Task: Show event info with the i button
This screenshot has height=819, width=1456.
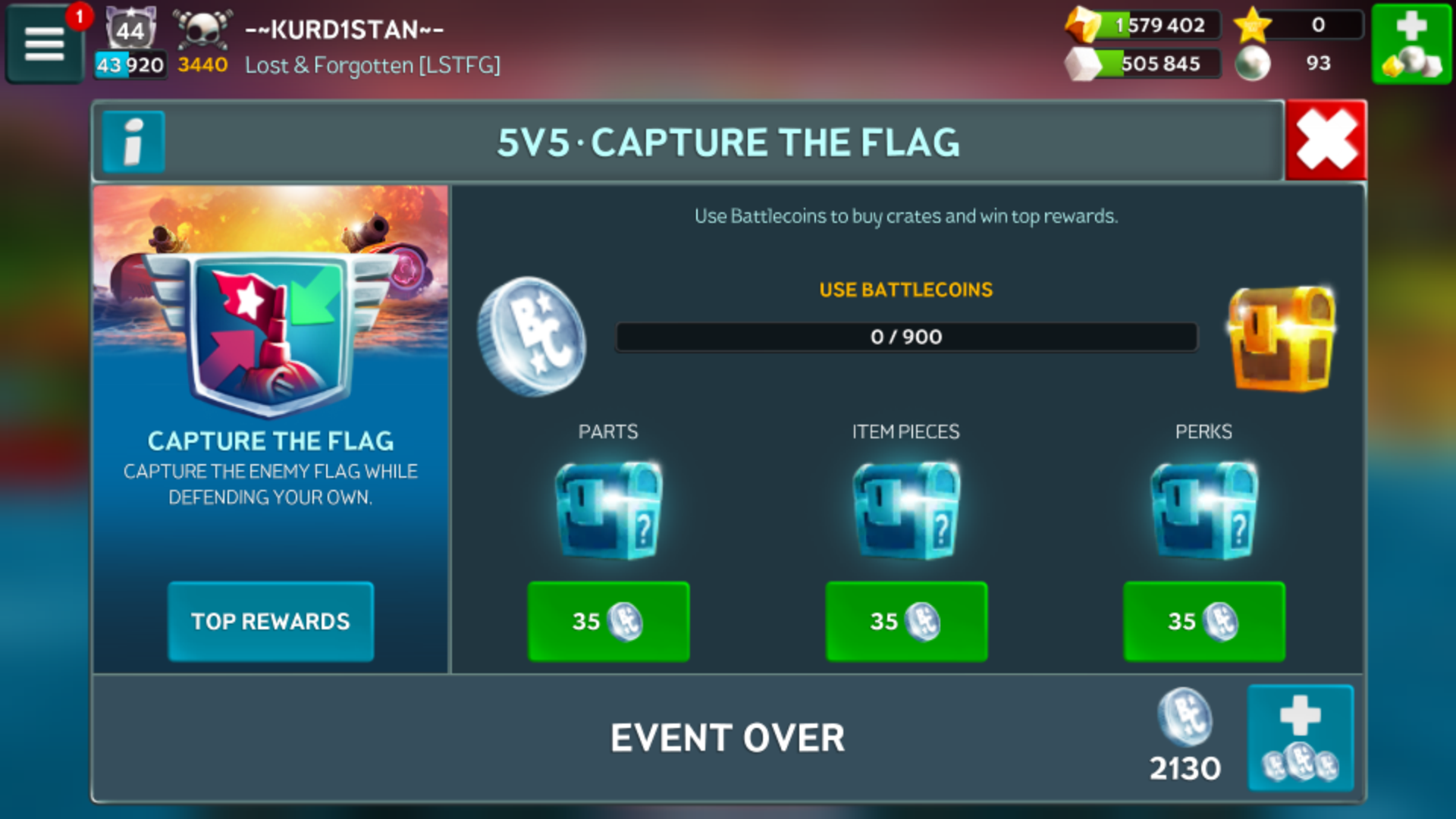Action: tap(133, 142)
